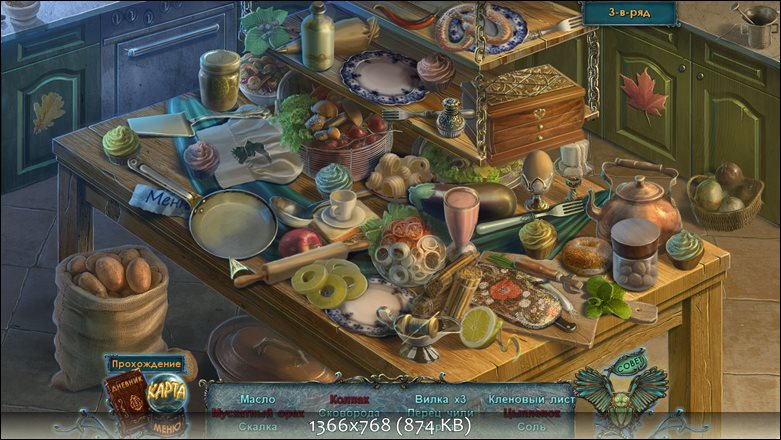Open the Карта map globe
781x440 pixels.
(166, 392)
